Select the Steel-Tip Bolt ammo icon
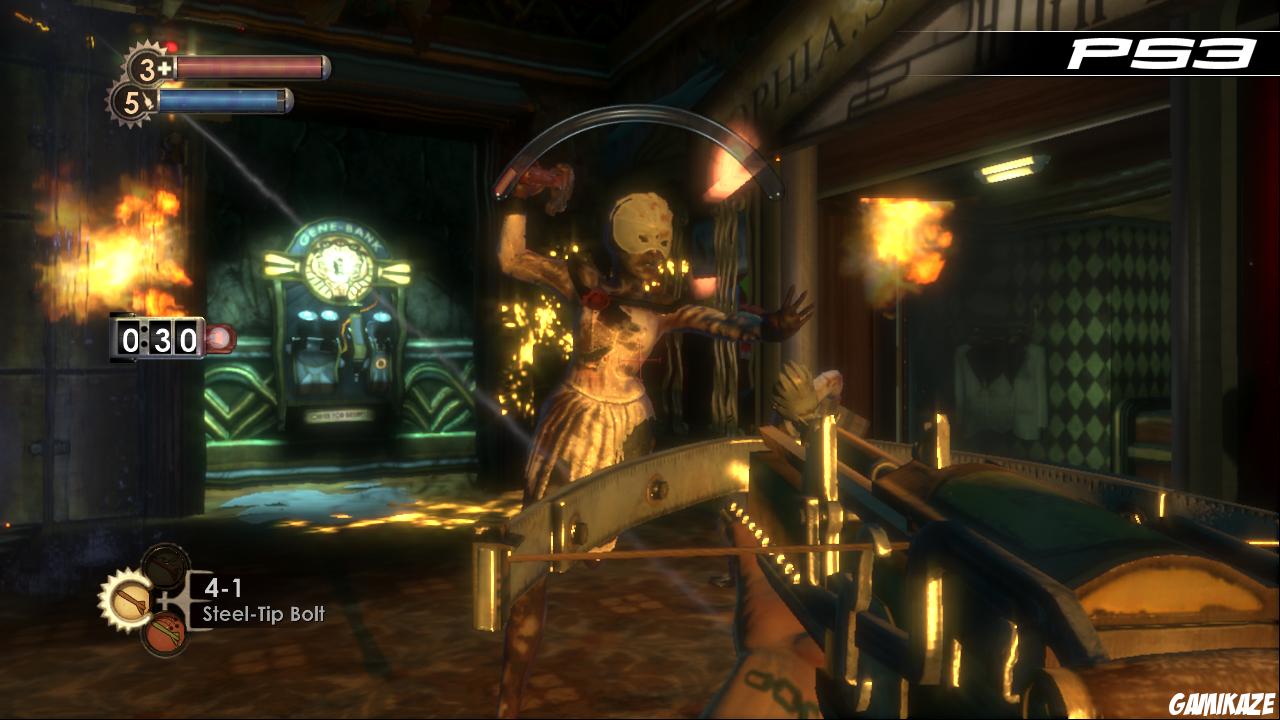 click(x=129, y=598)
